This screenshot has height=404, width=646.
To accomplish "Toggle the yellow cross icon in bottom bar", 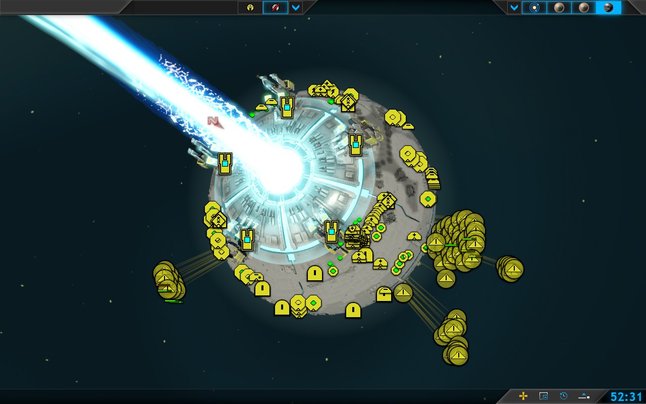I will (523, 396).
